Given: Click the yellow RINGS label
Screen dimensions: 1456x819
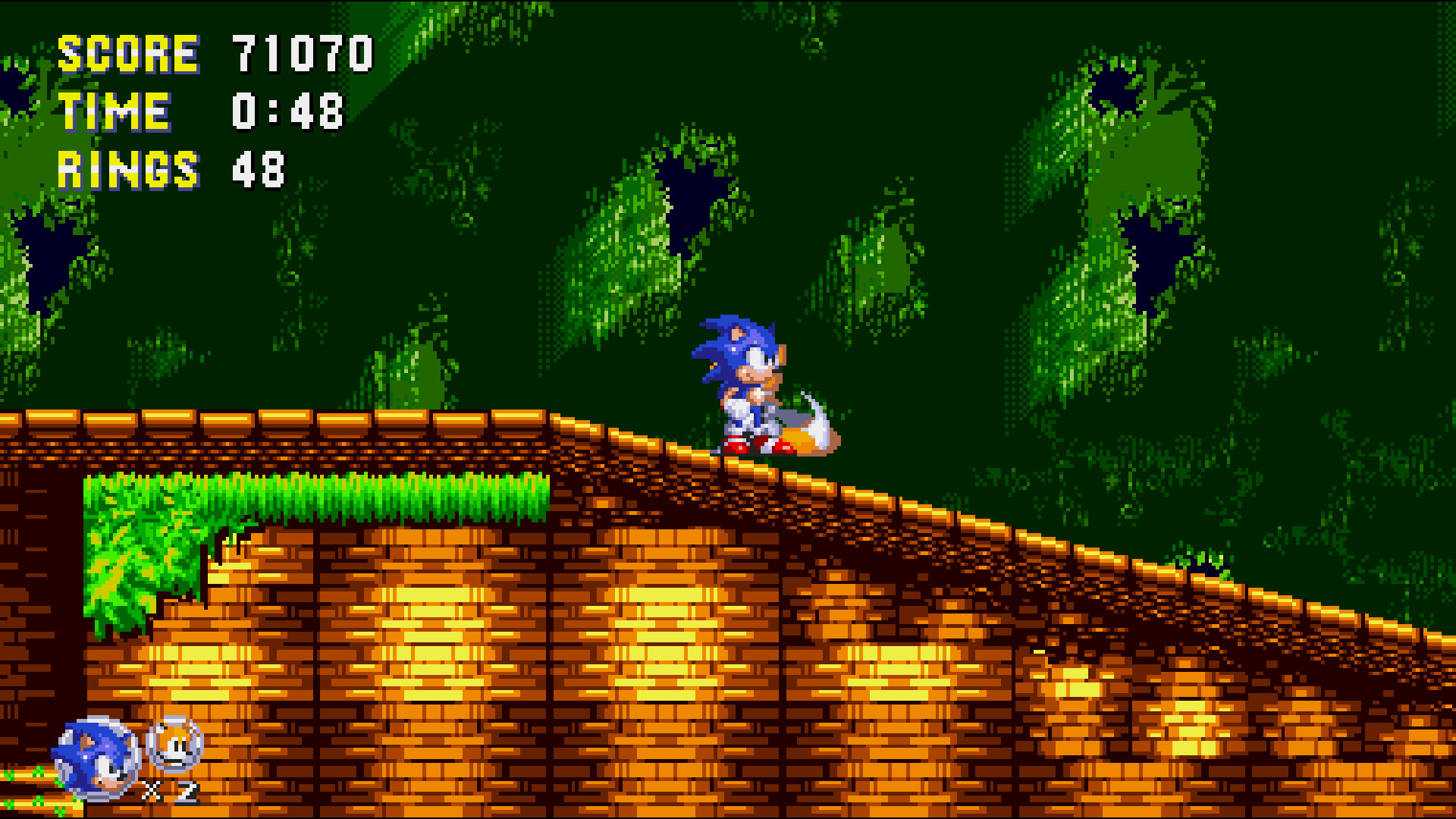Looking at the screenshot, I should [130, 171].
